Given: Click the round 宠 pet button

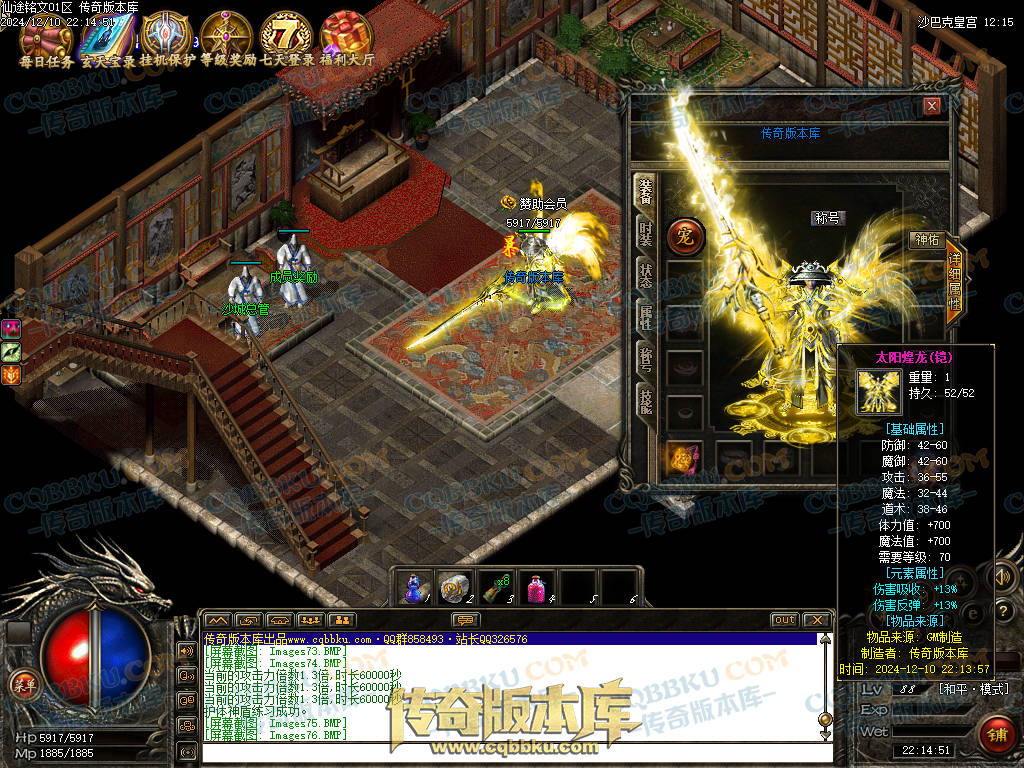Looking at the screenshot, I should 687,238.
